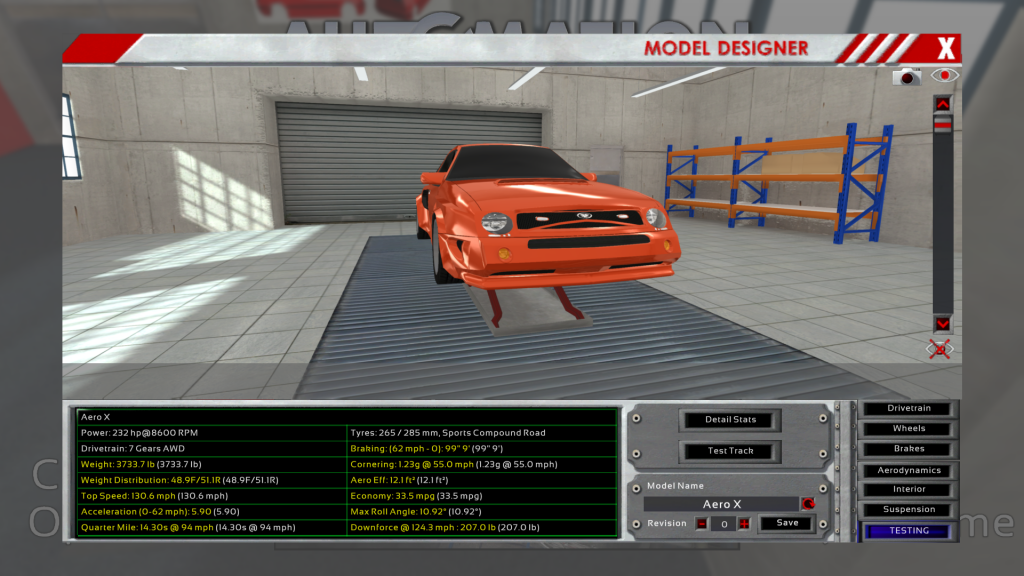The image size is (1024, 576).
Task: Launch the Test Track
Action: tap(730, 451)
